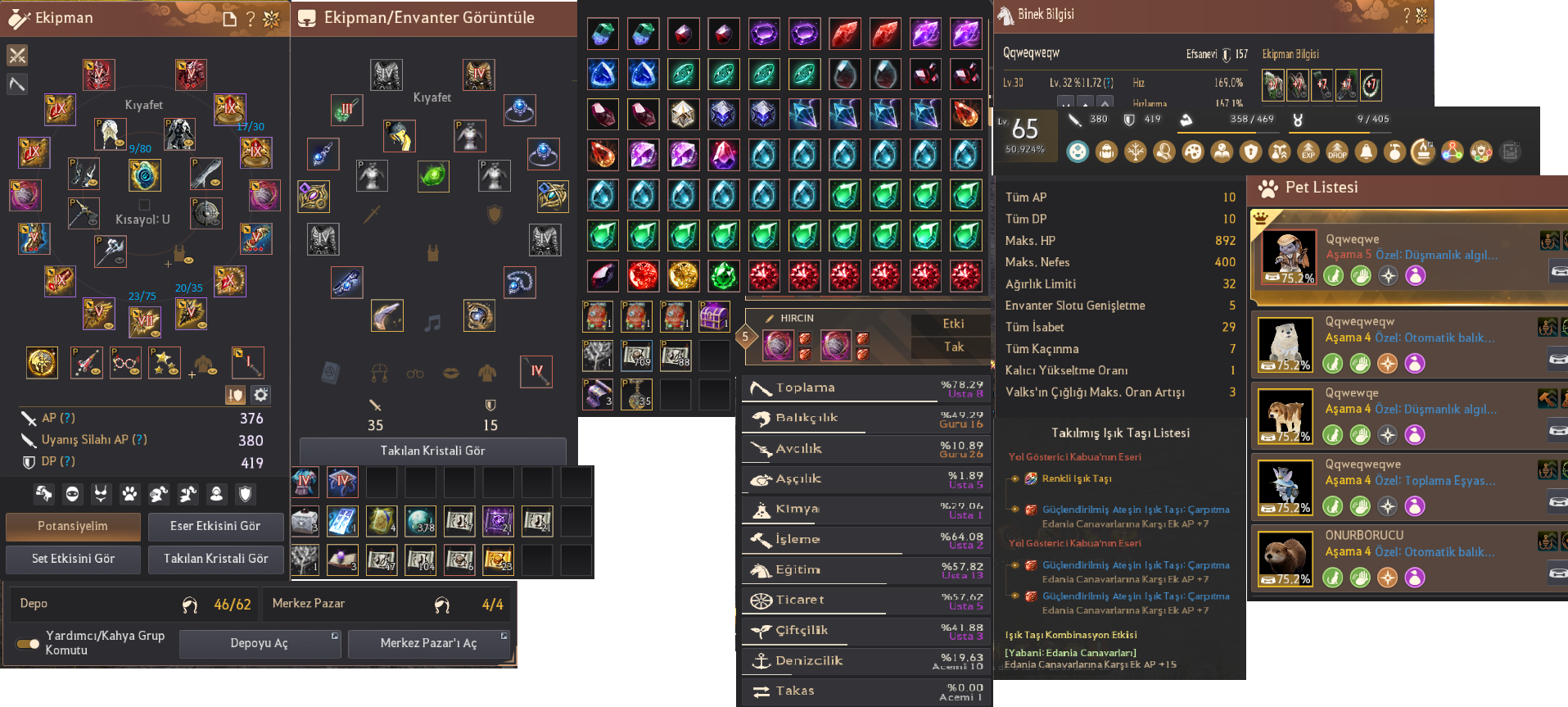Click Kısayol: U checkbox in Ekipman panel
Image resolution: width=1568 pixels, height=707 pixels.
(144, 206)
